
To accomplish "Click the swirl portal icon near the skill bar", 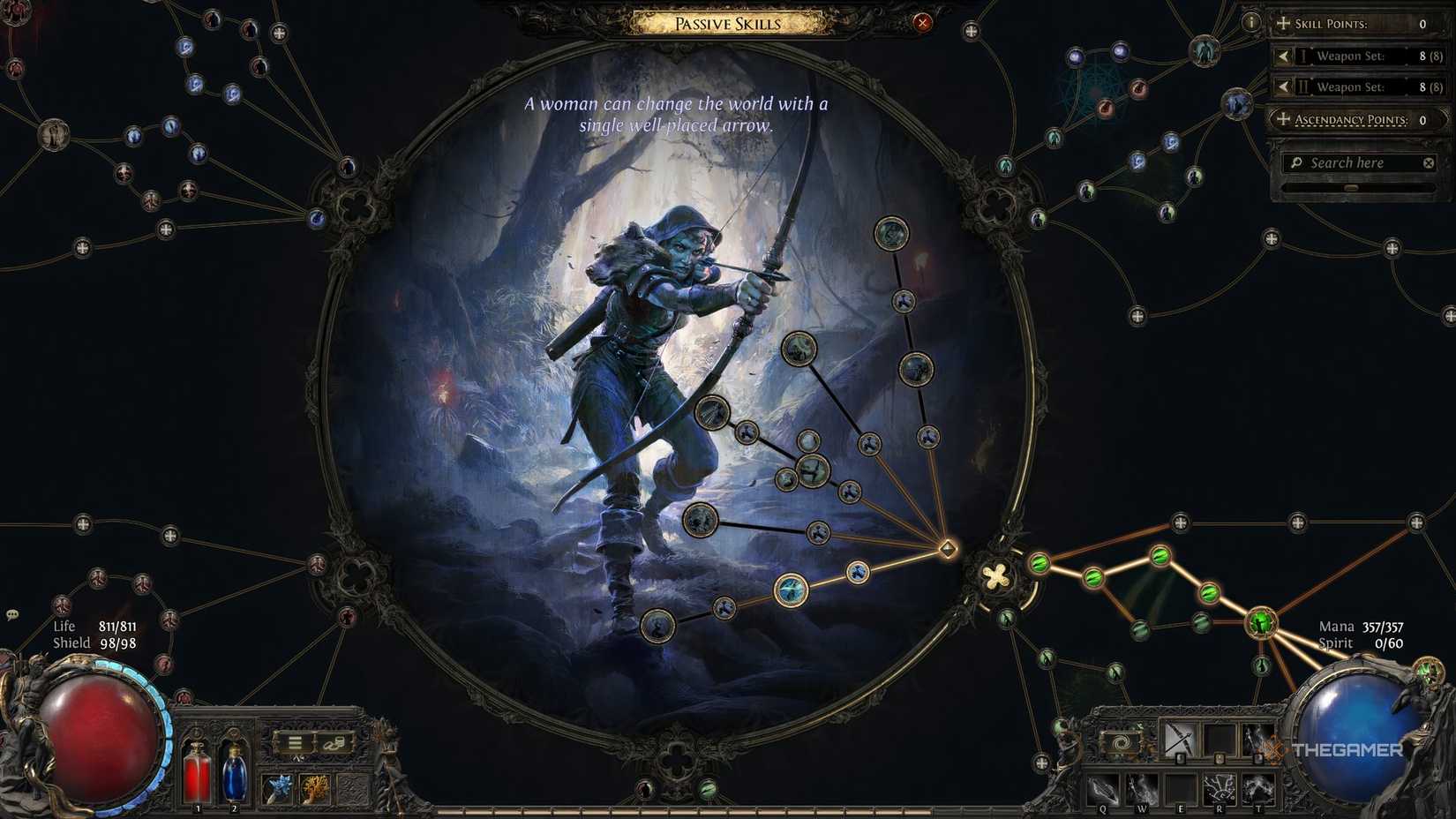I will 1120,741.
